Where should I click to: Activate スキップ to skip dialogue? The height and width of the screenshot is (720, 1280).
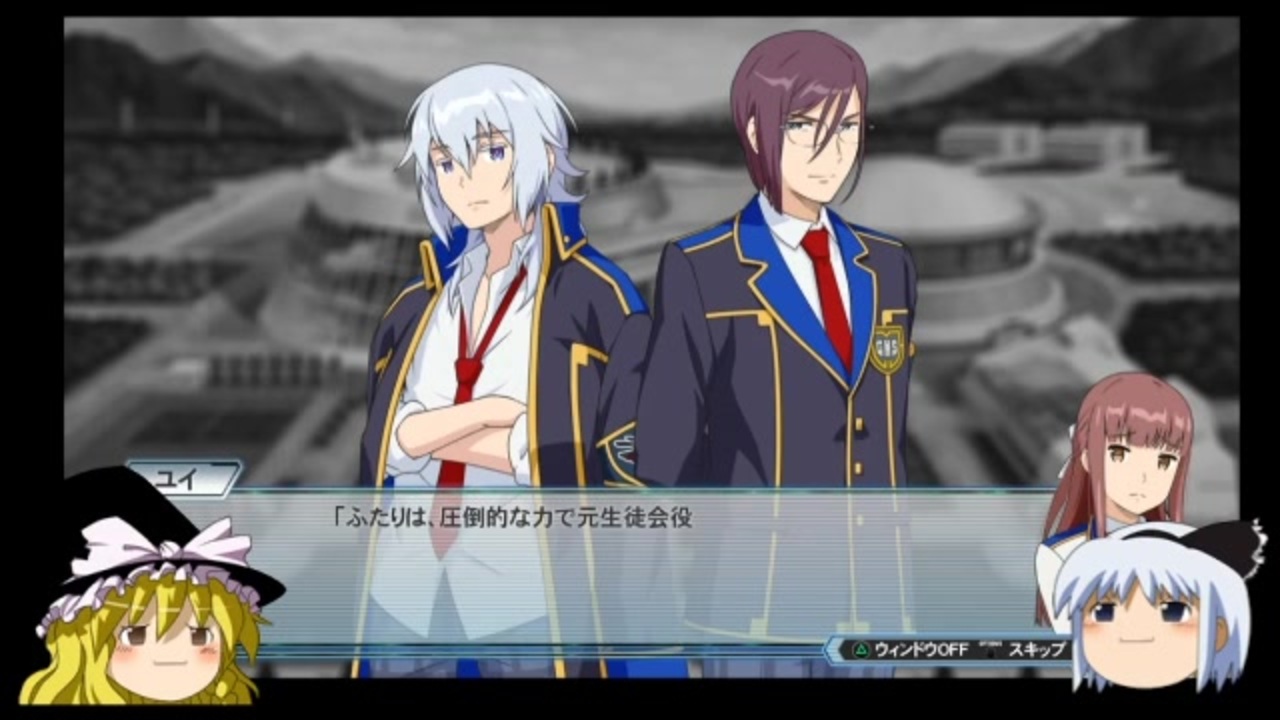click(1037, 649)
